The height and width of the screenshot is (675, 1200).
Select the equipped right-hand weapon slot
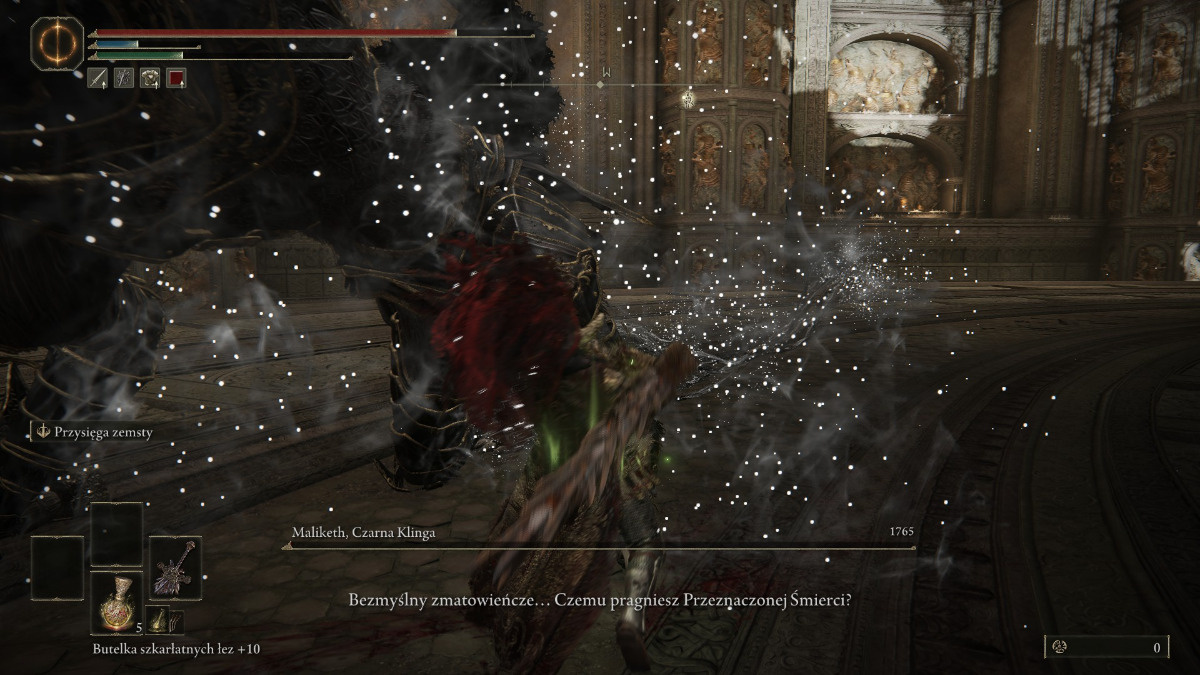coord(175,568)
